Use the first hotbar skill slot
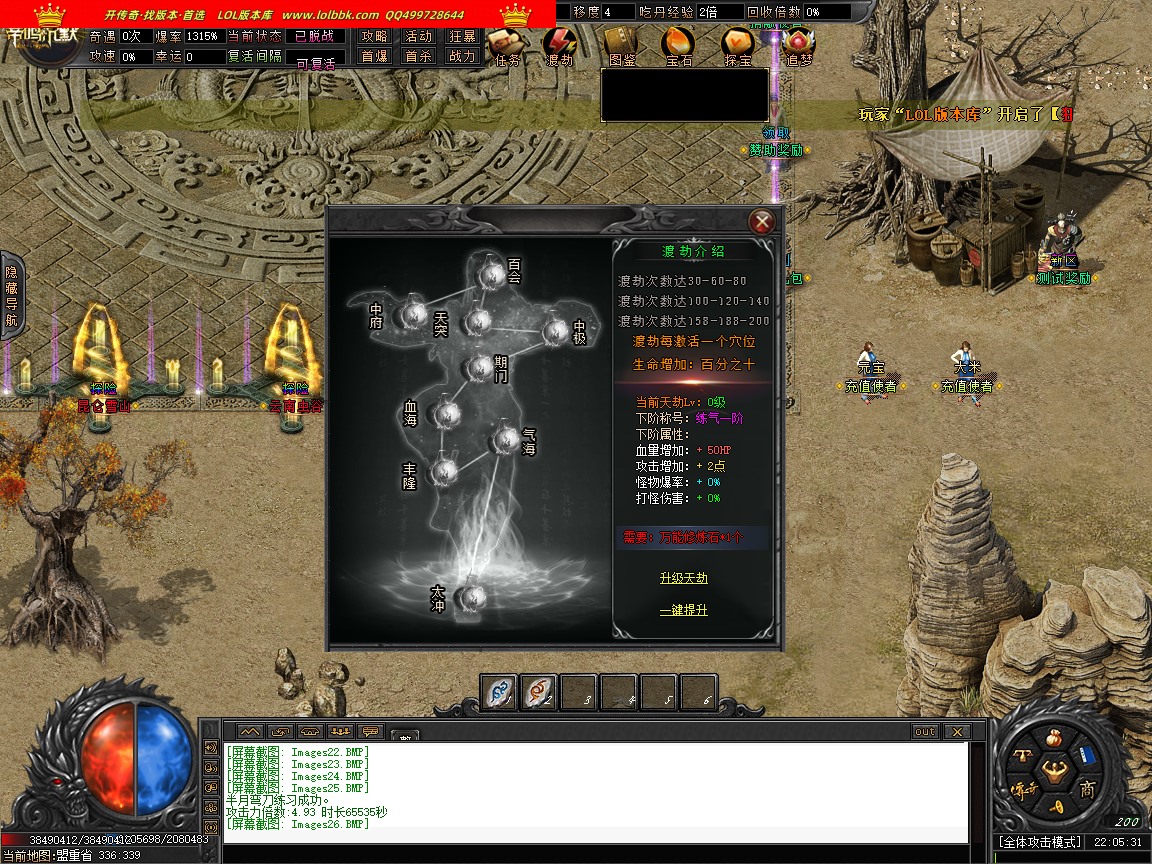The width and height of the screenshot is (1152, 864). (x=499, y=691)
